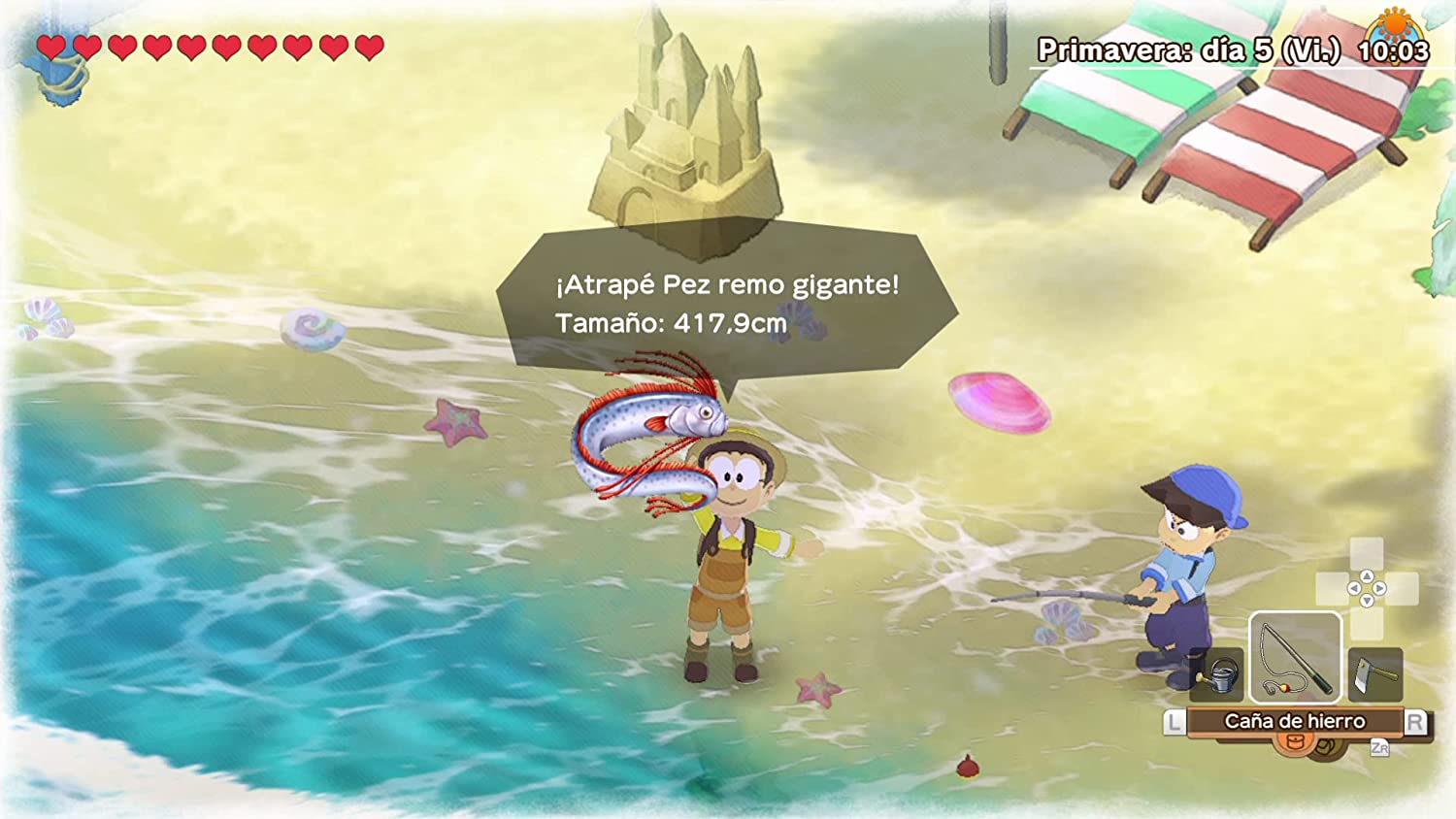The width and height of the screenshot is (1456, 819).
Task: Open the green backpack icon below the hotbar
Action: click(x=1326, y=747)
